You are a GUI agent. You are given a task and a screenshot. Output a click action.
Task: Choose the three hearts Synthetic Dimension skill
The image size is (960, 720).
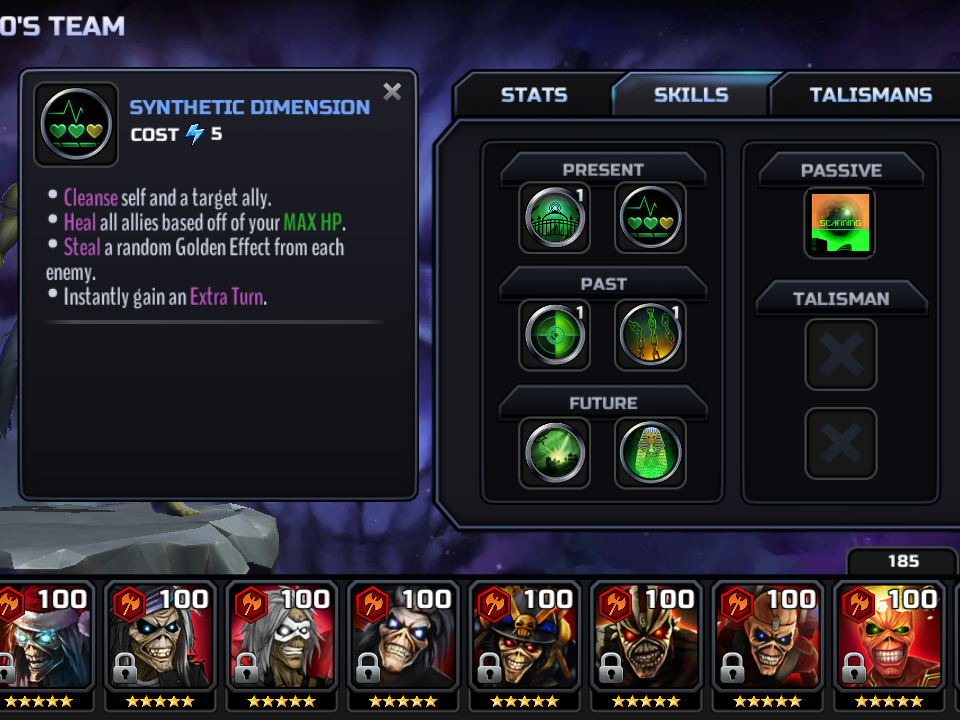[650, 218]
